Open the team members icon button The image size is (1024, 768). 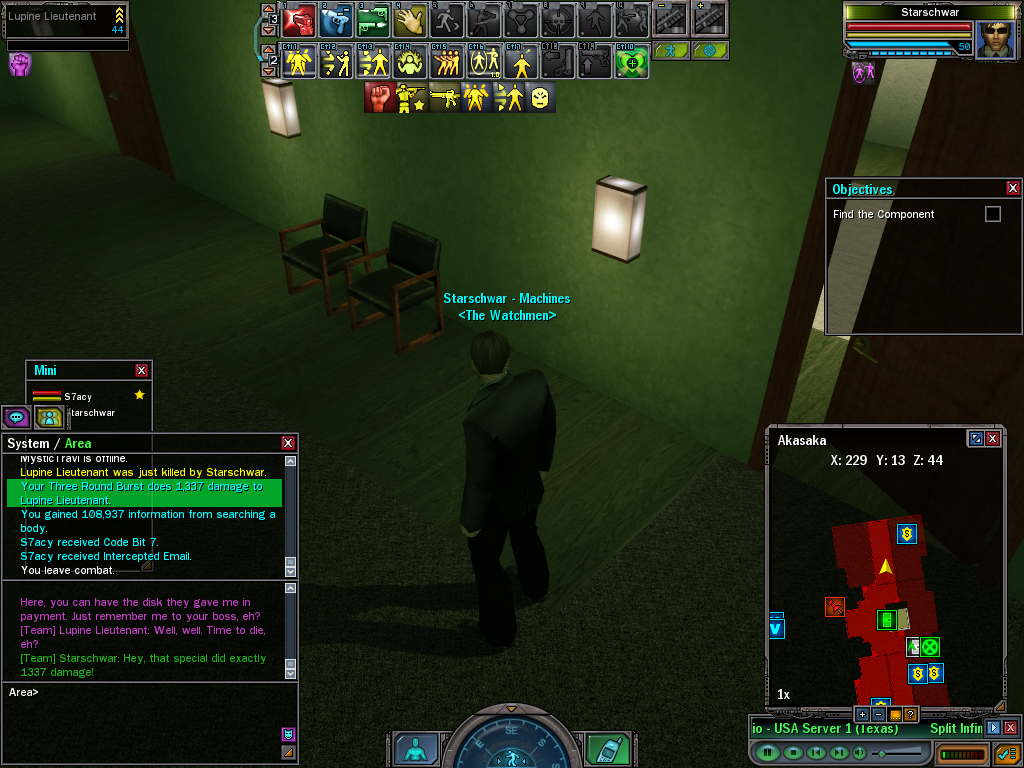[x=47, y=417]
